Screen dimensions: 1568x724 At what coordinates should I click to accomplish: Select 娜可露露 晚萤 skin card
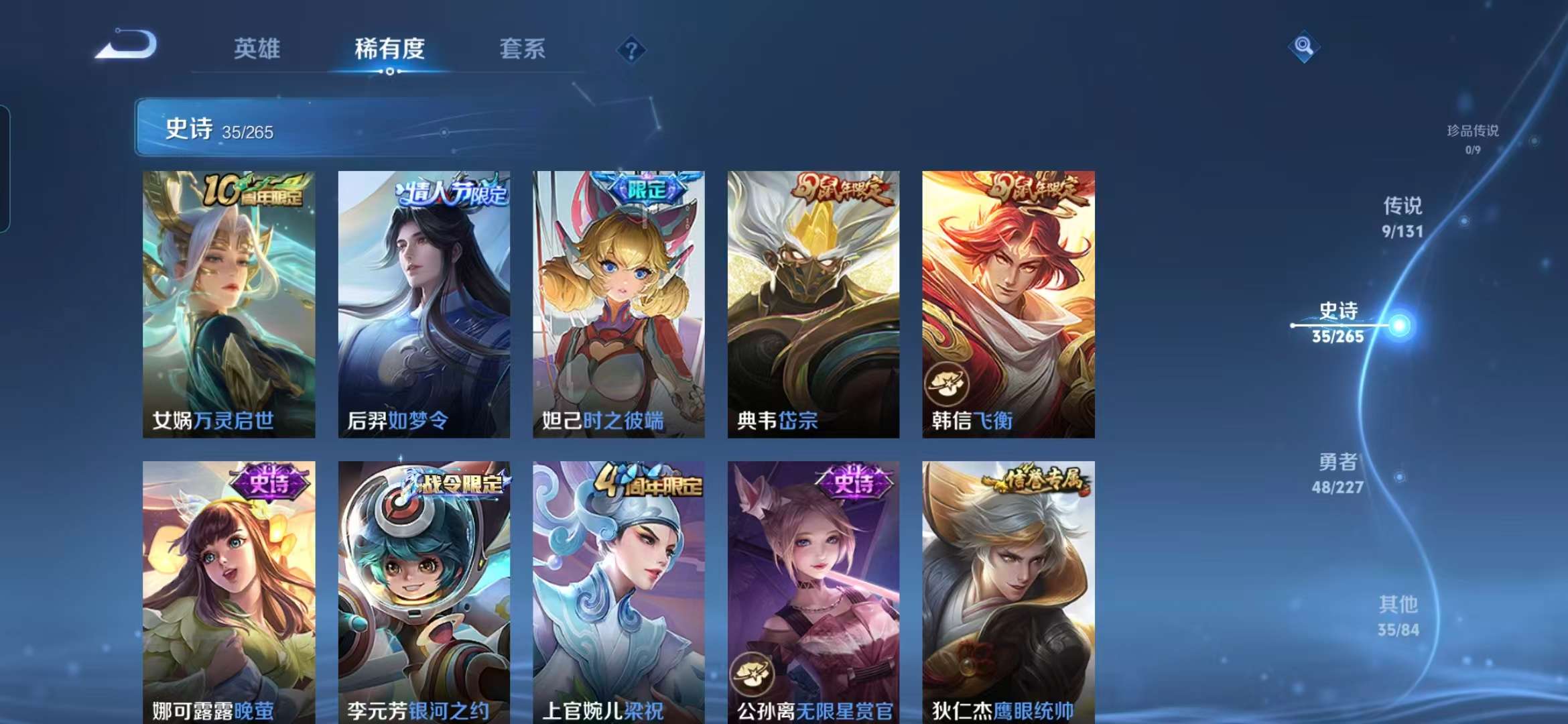[x=228, y=591]
